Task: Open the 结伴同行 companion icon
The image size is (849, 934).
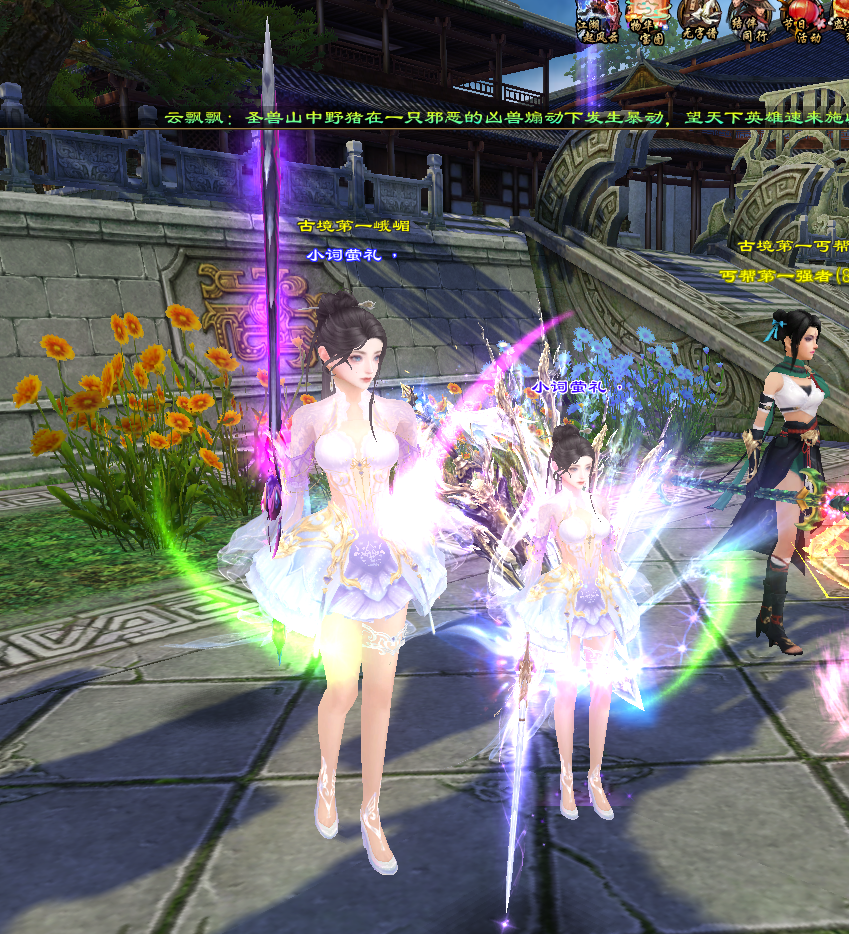Action: pyautogui.click(x=750, y=21)
